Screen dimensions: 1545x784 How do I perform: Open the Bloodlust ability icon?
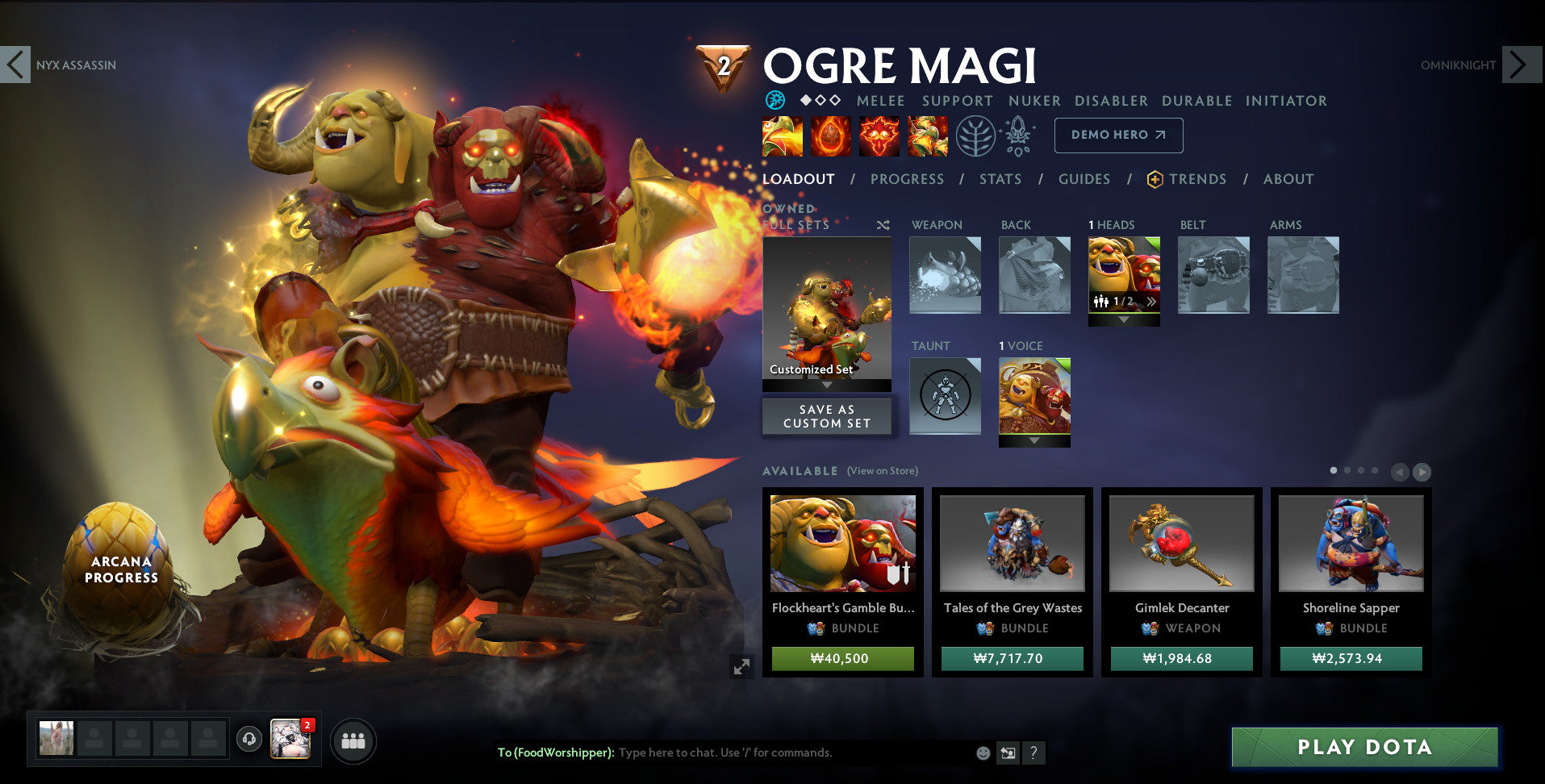click(x=879, y=136)
